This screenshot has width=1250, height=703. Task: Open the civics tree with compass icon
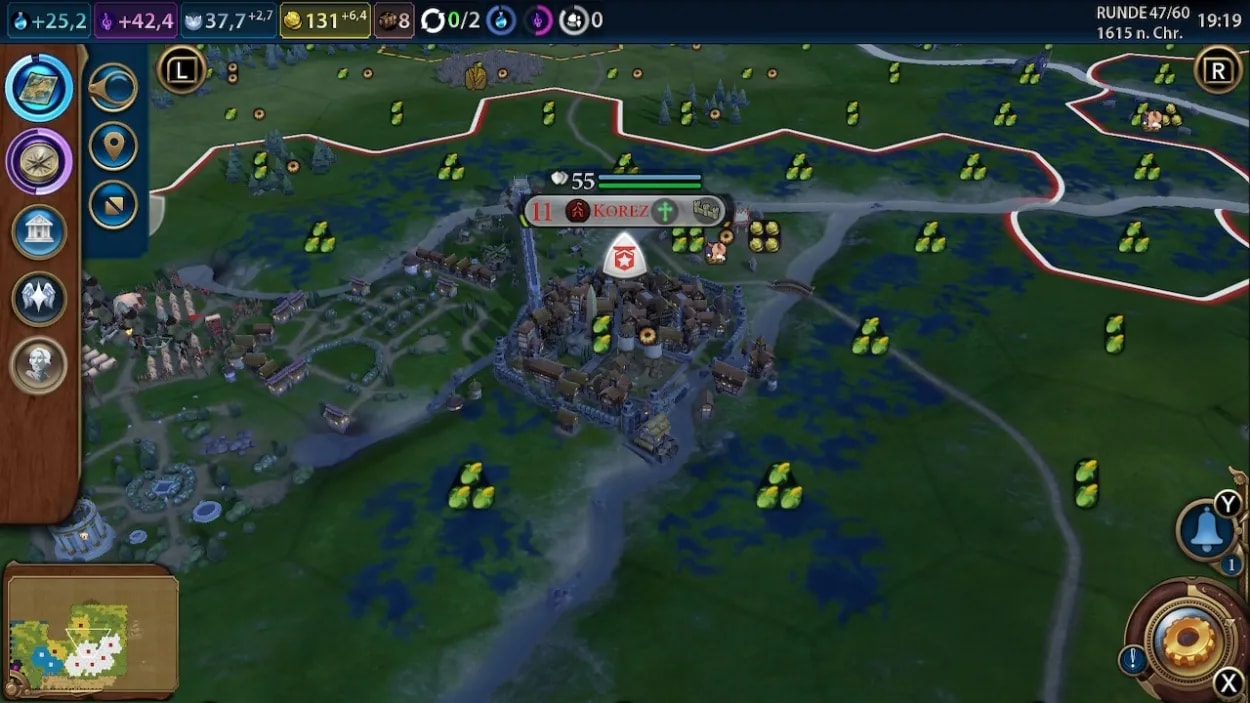(x=39, y=161)
